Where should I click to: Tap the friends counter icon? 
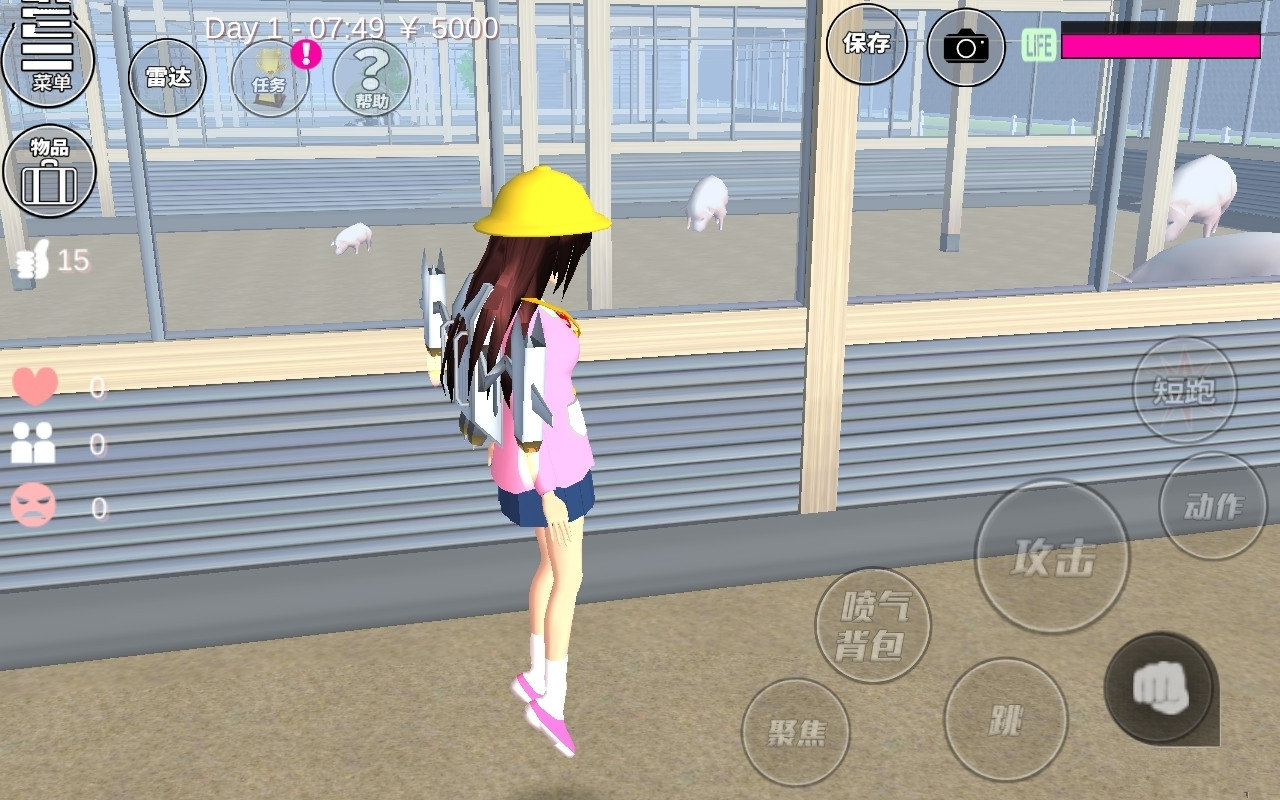(36, 443)
